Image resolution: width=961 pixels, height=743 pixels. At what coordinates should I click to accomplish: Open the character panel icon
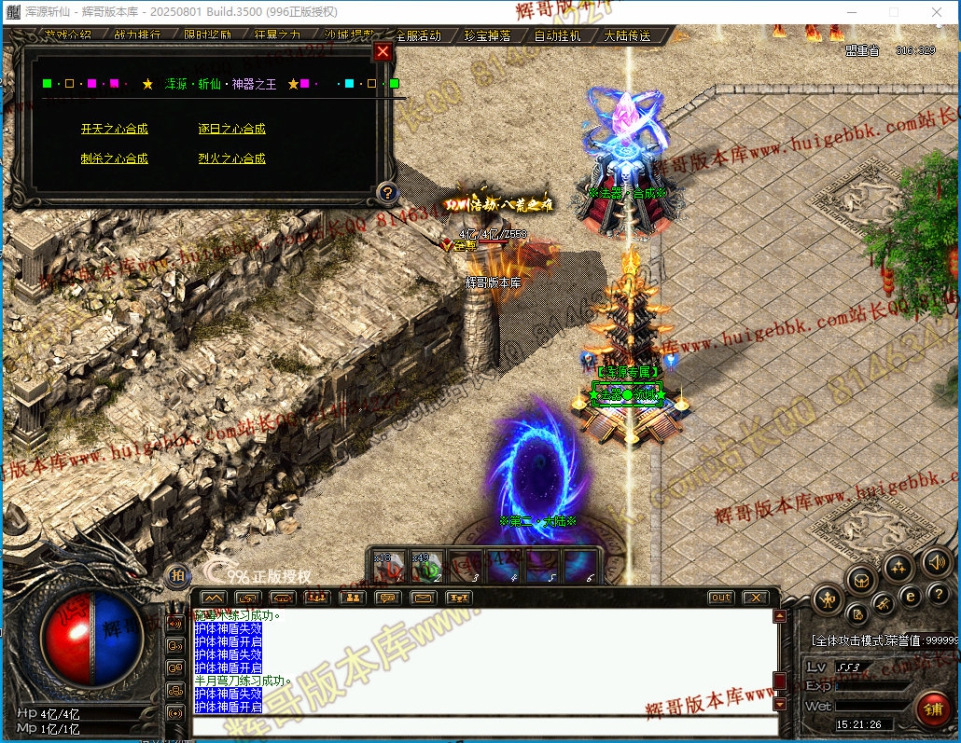[827, 600]
